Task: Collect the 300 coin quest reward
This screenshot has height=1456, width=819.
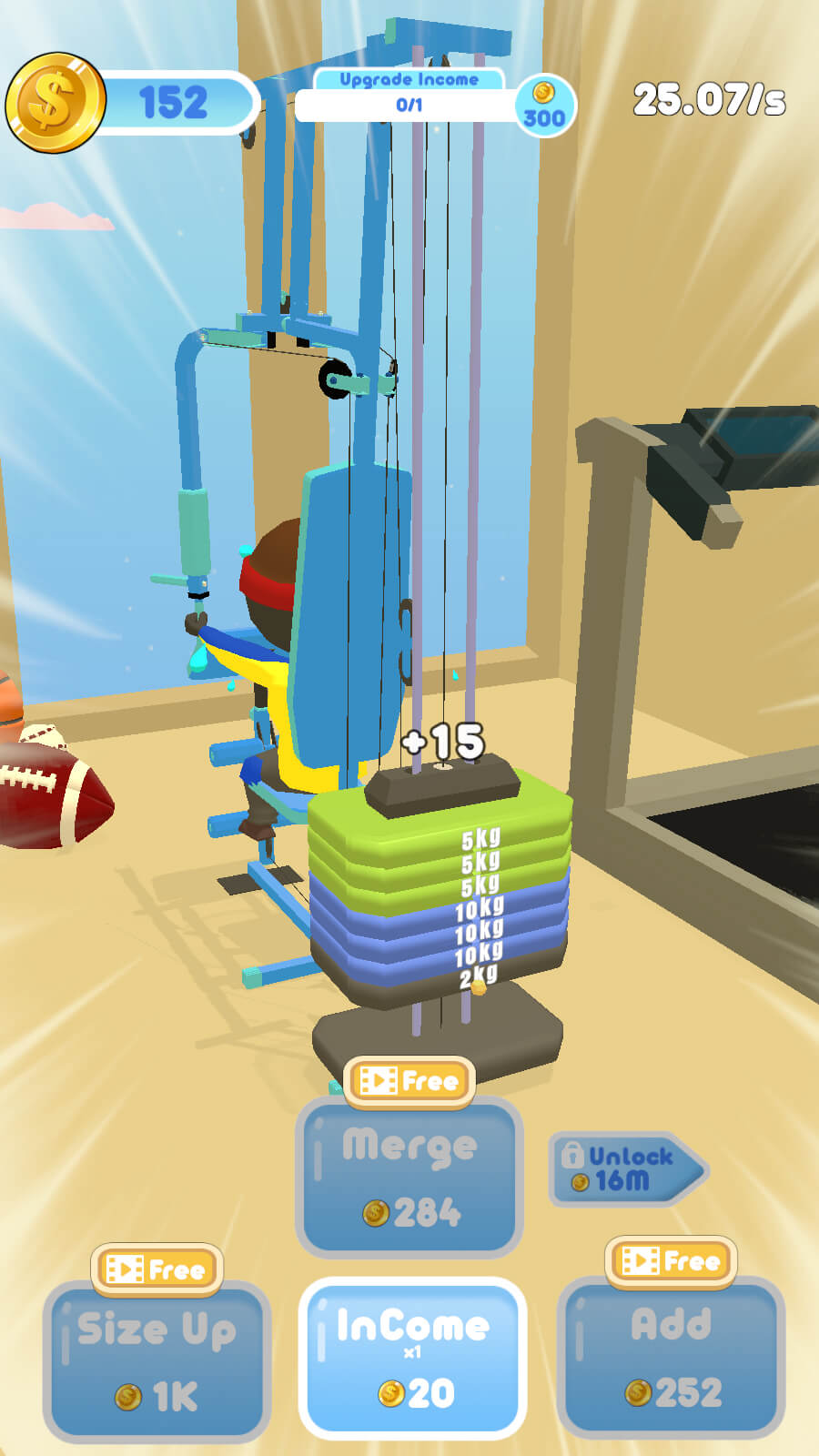Action: pos(544,106)
